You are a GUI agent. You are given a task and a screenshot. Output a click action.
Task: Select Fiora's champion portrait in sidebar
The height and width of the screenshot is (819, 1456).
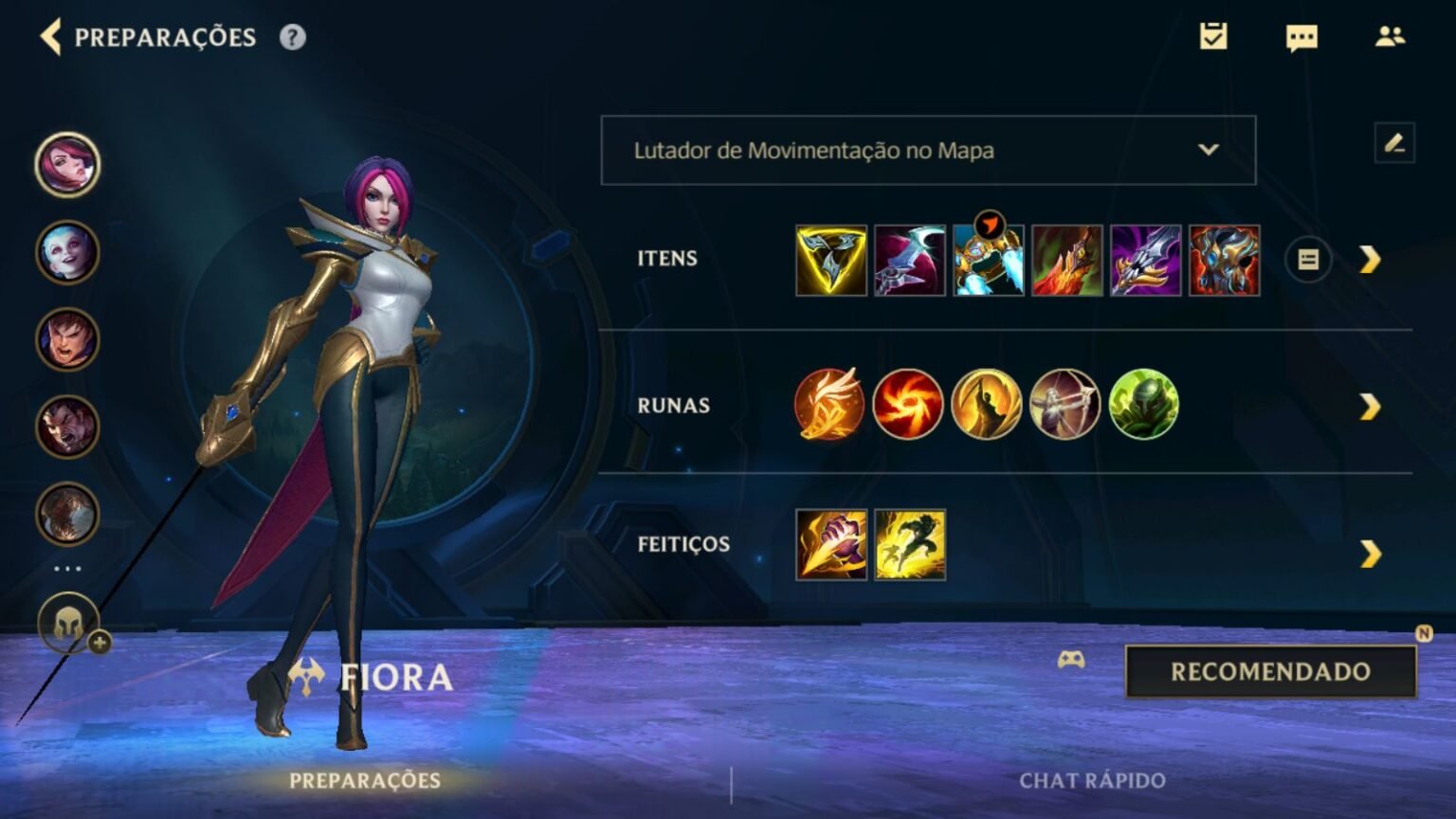(66, 163)
